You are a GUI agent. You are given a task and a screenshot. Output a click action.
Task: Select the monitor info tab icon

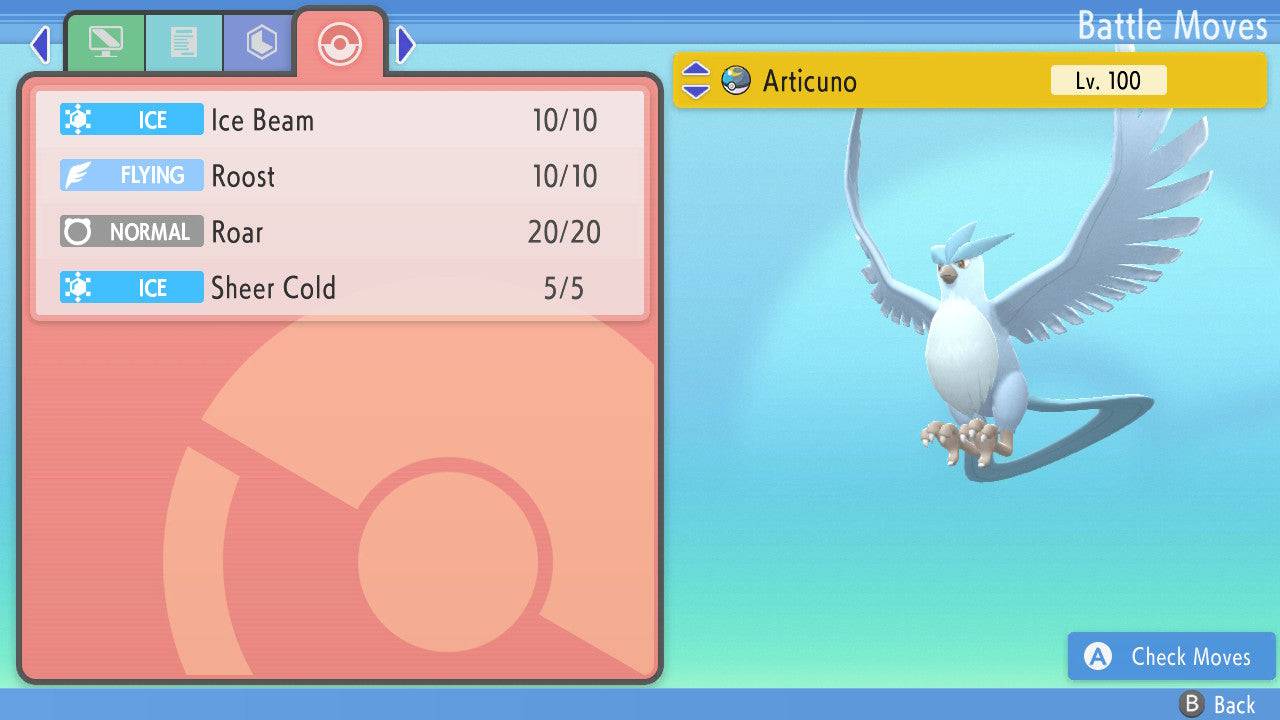[107, 42]
